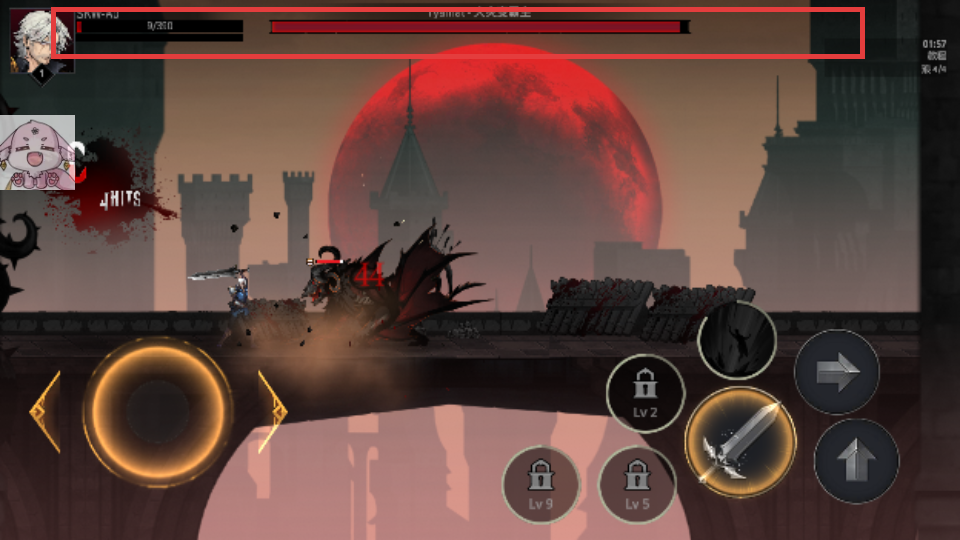This screenshot has width=960, height=540.
Task: Select the locked Lv 2 skill slot
Action: click(645, 393)
